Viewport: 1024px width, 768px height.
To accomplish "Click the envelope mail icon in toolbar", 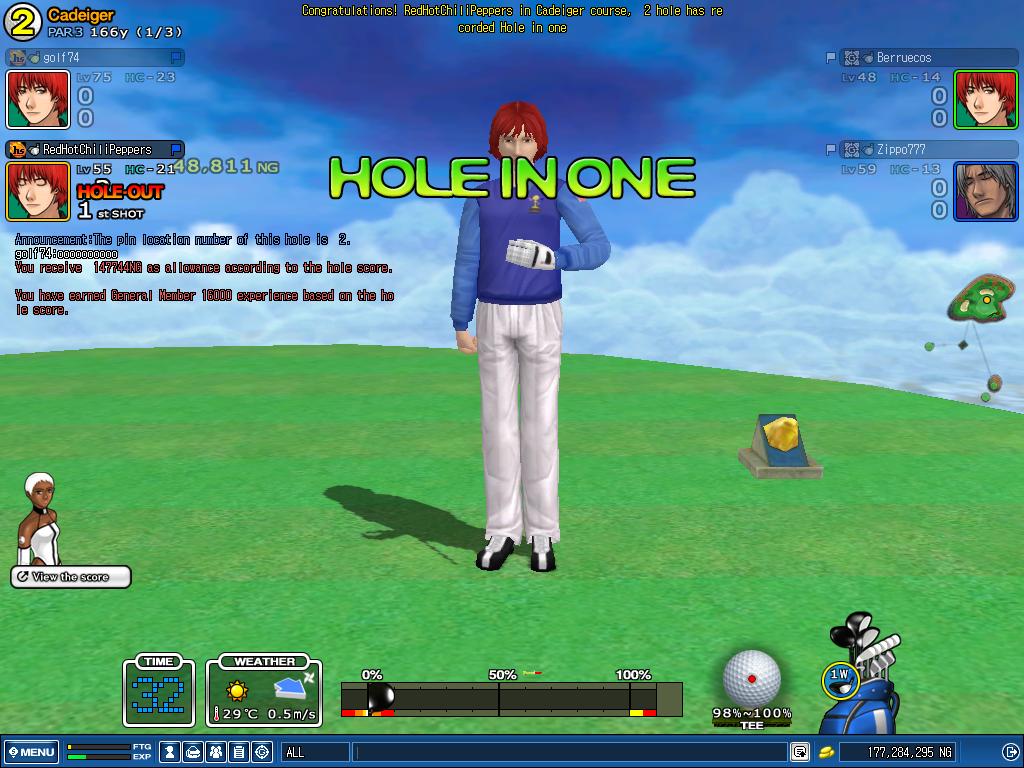I will [x=194, y=752].
